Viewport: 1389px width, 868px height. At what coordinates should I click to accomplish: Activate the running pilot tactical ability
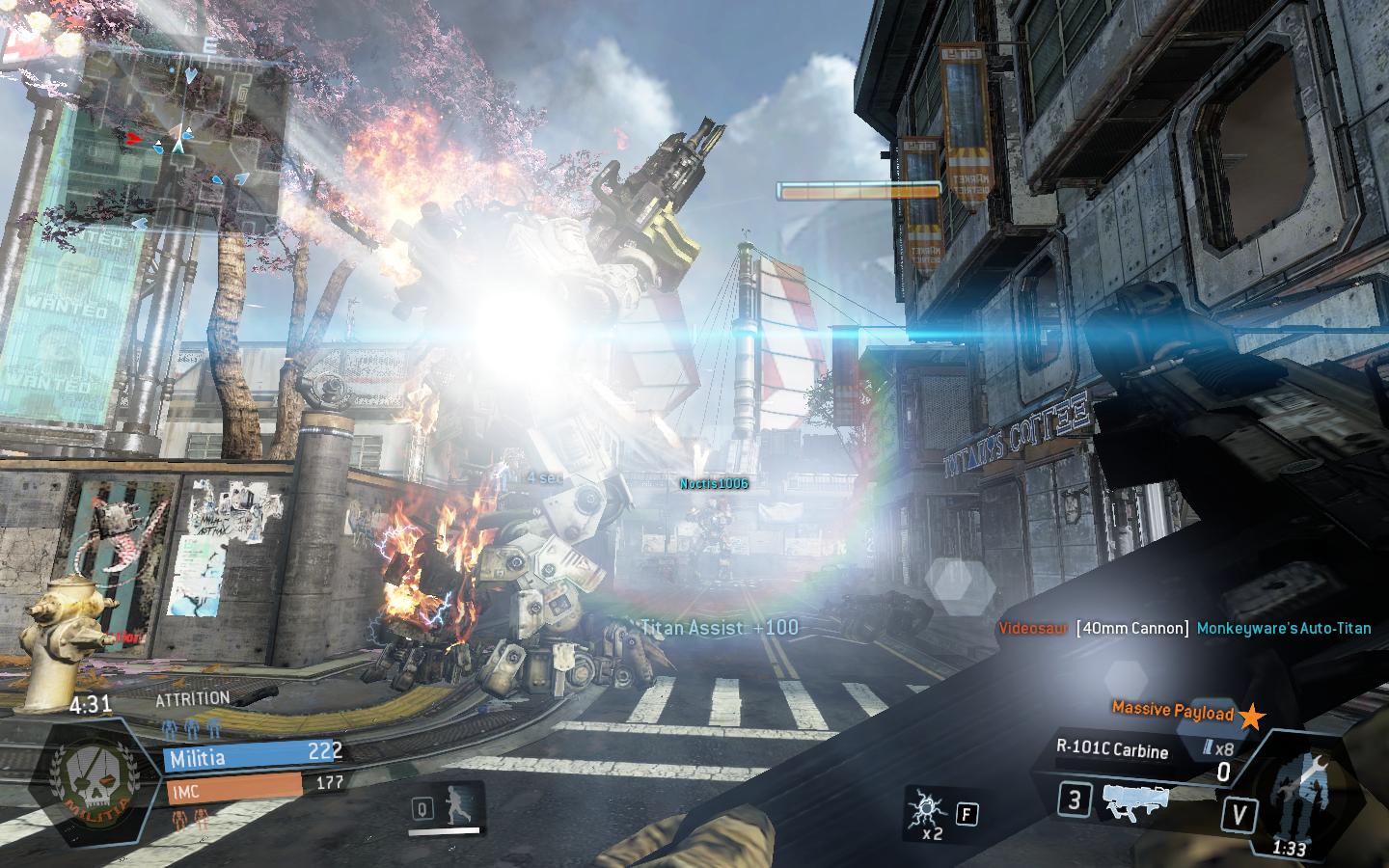(x=462, y=806)
